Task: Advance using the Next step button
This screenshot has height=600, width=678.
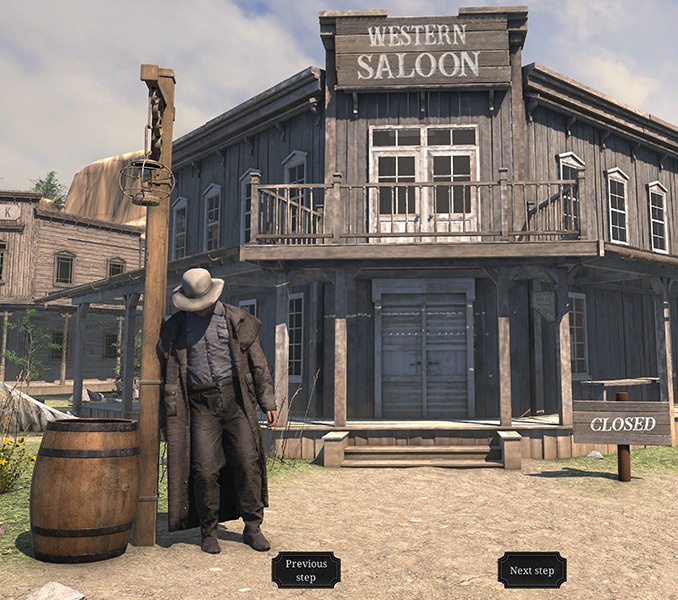Action: tap(532, 570)
